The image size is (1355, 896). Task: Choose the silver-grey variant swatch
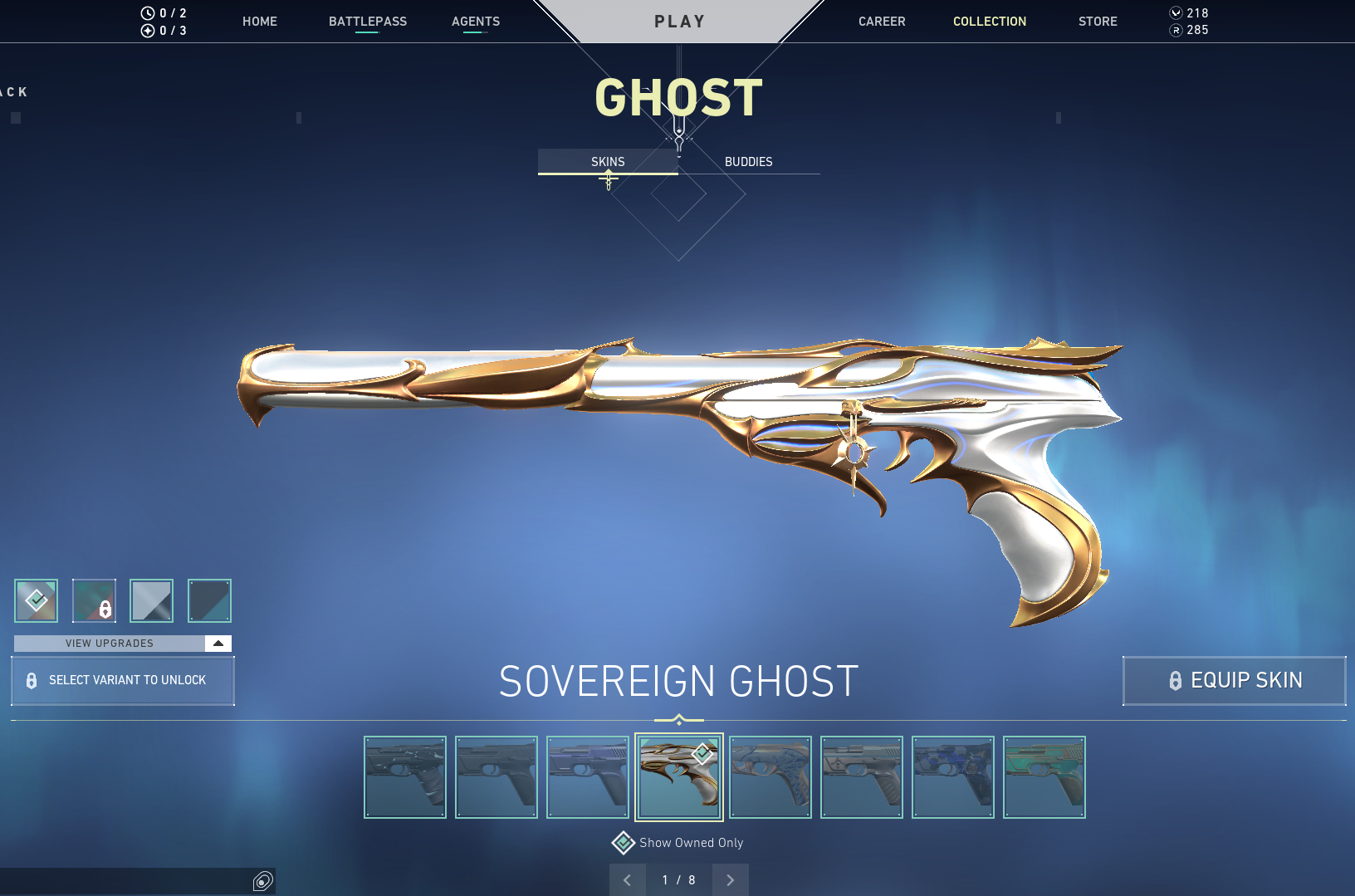click(x=152, y=600)
